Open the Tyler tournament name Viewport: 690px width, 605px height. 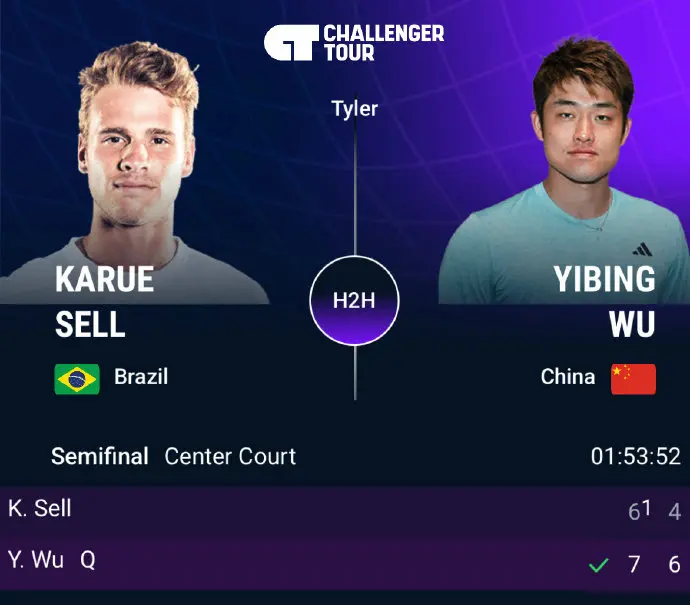pyautogui.click(x=355, y=108)
